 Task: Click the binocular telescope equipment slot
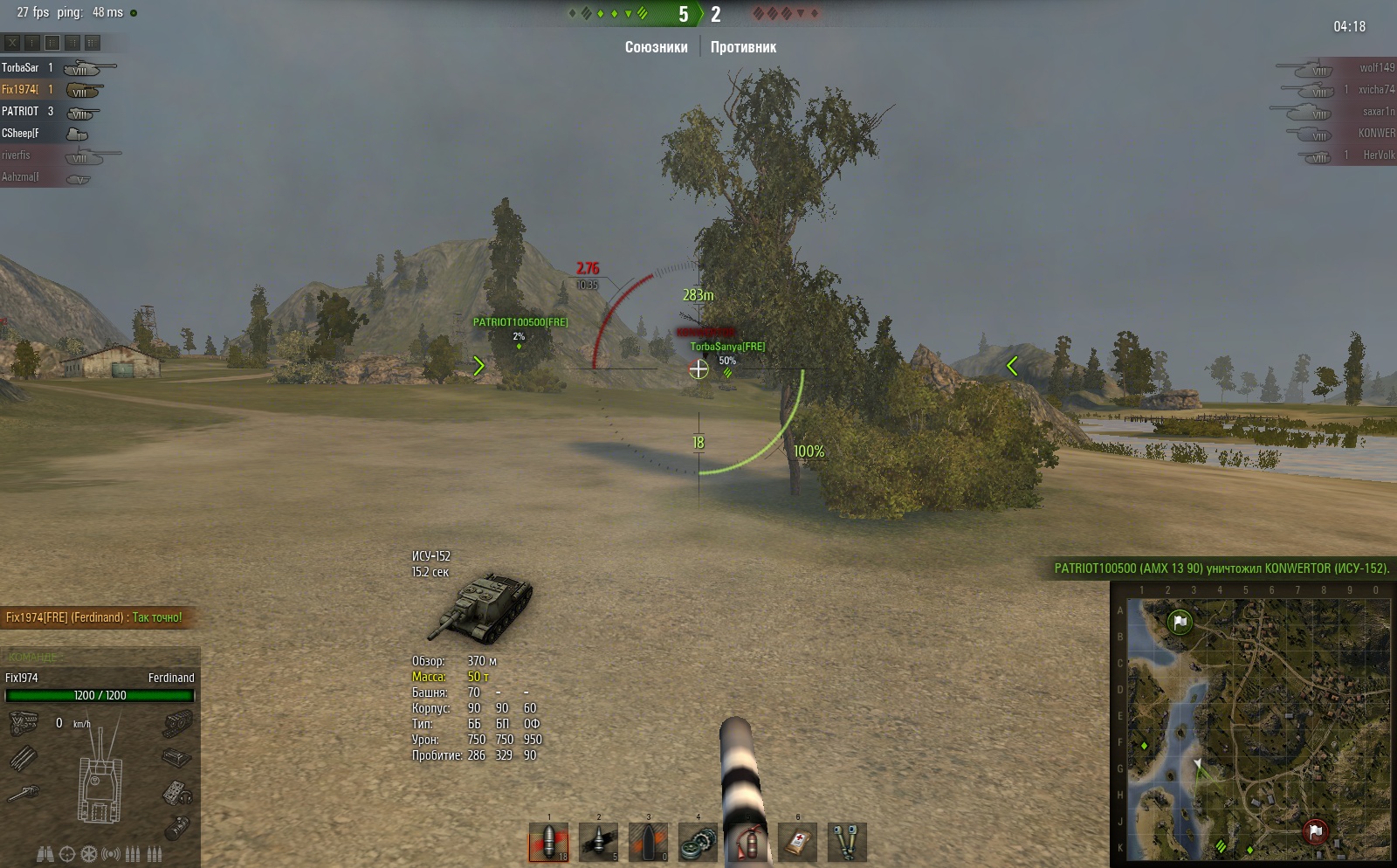45,854
